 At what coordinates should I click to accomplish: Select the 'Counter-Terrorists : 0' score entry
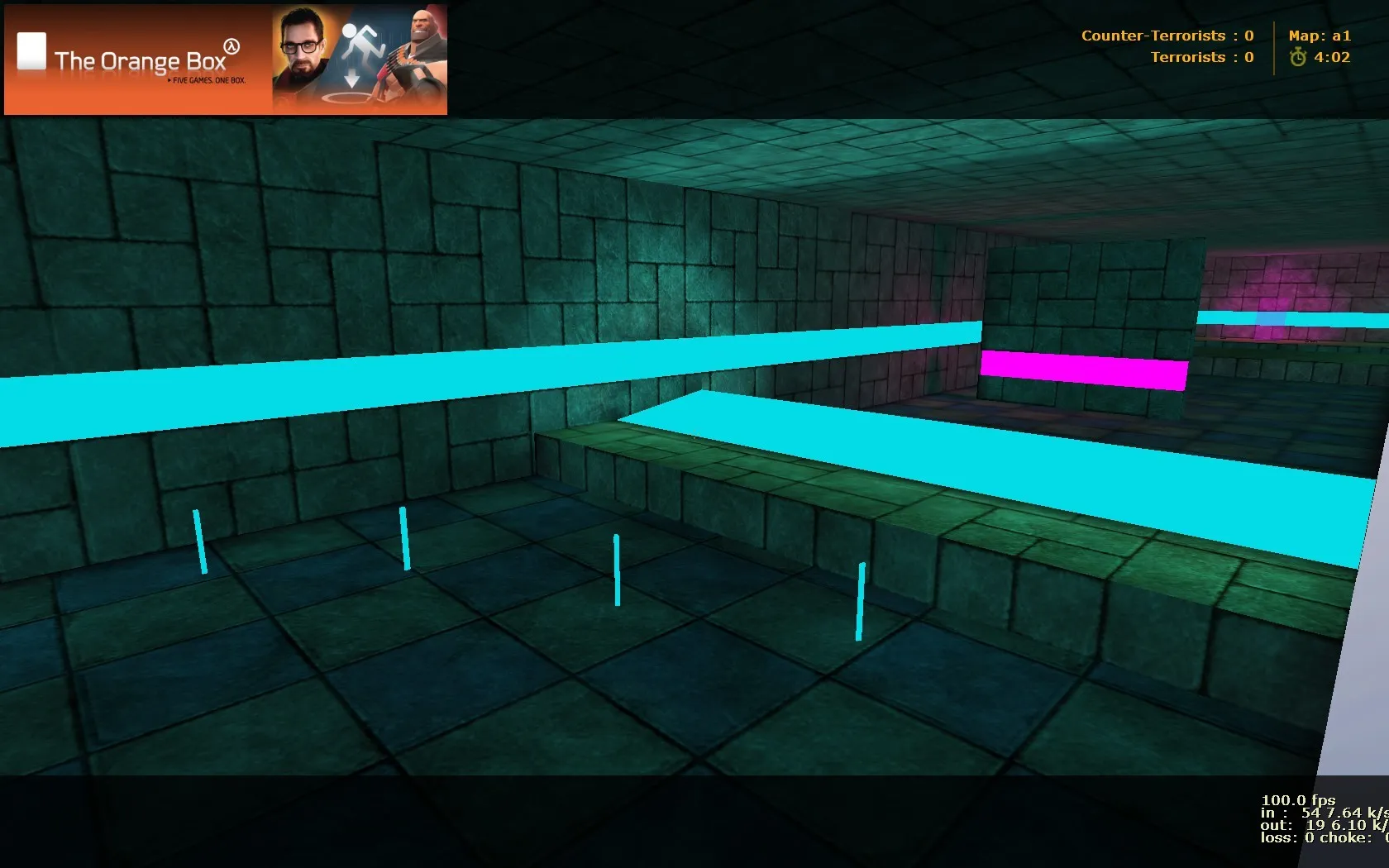[x=1168, y=36]
